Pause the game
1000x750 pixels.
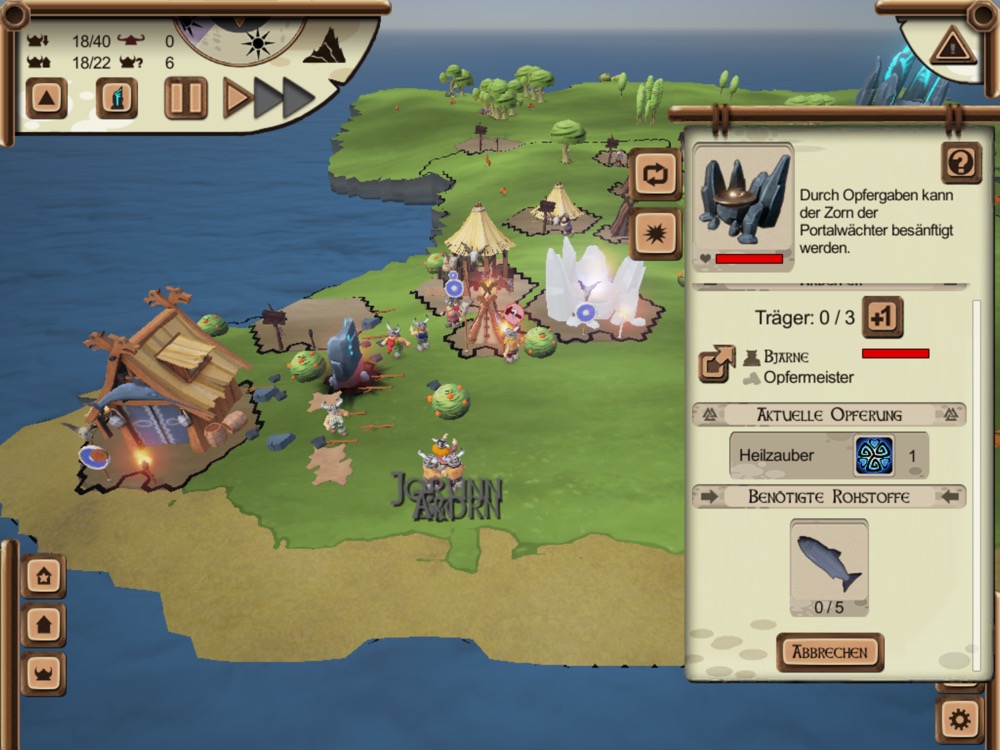pos(186,98)
